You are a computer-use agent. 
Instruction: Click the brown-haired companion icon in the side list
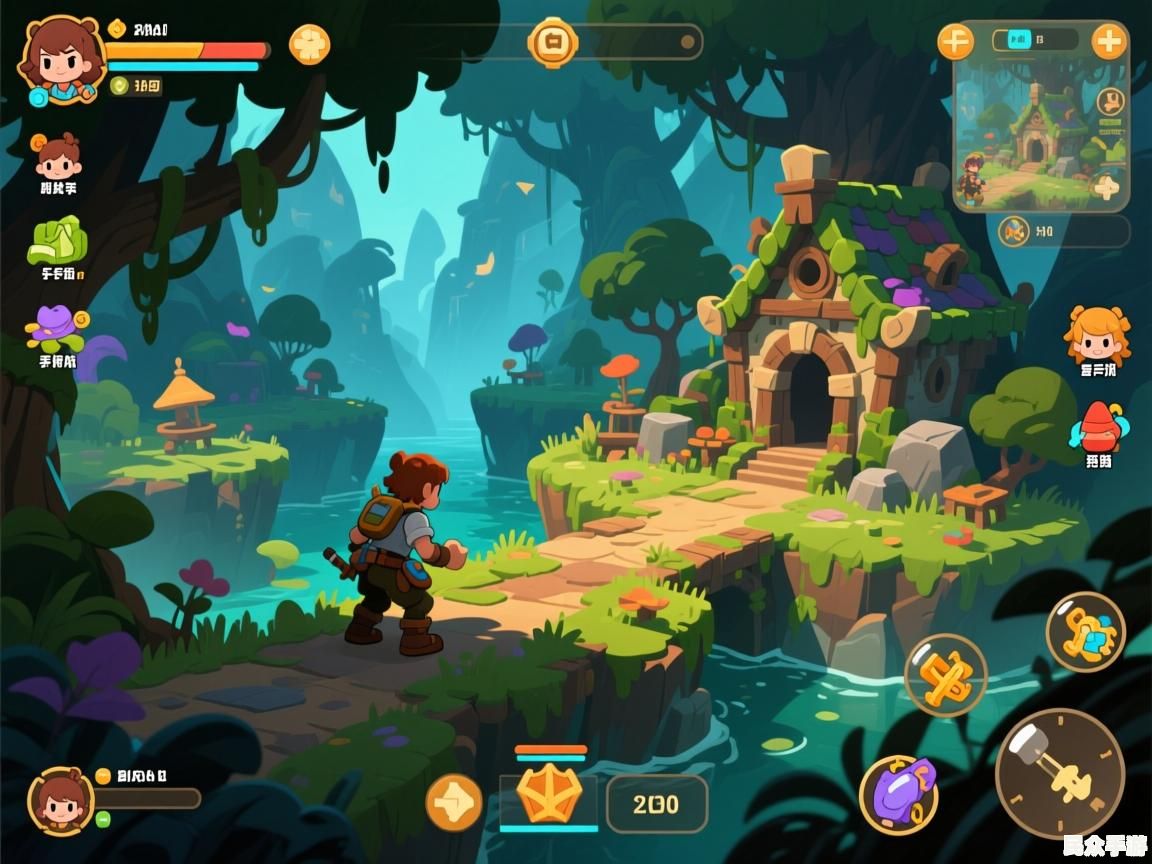tap(58, 156)
